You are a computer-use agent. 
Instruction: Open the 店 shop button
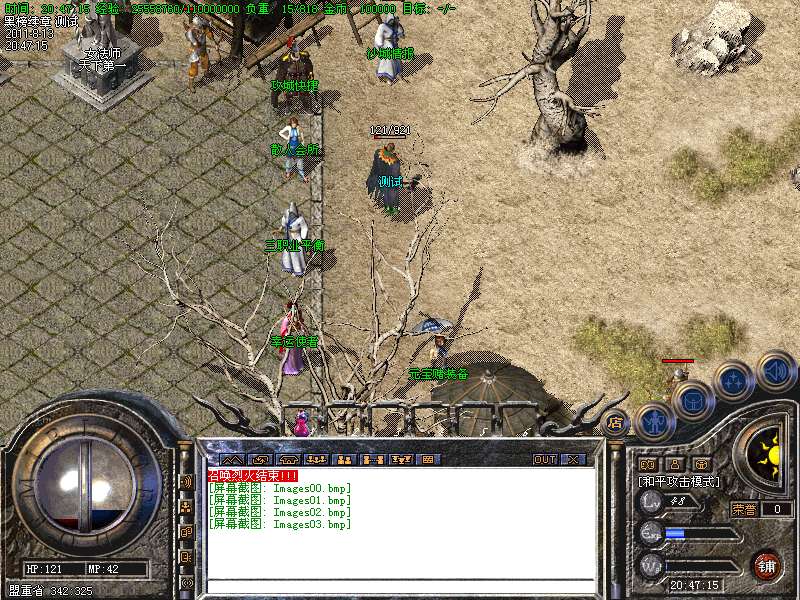616,422
